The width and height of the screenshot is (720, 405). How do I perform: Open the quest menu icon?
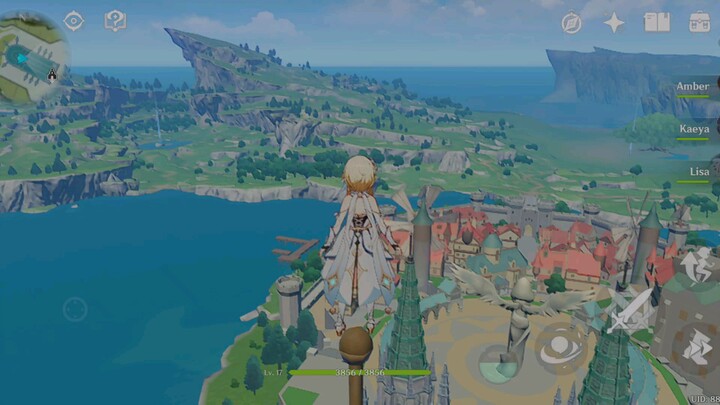point(116,21)
